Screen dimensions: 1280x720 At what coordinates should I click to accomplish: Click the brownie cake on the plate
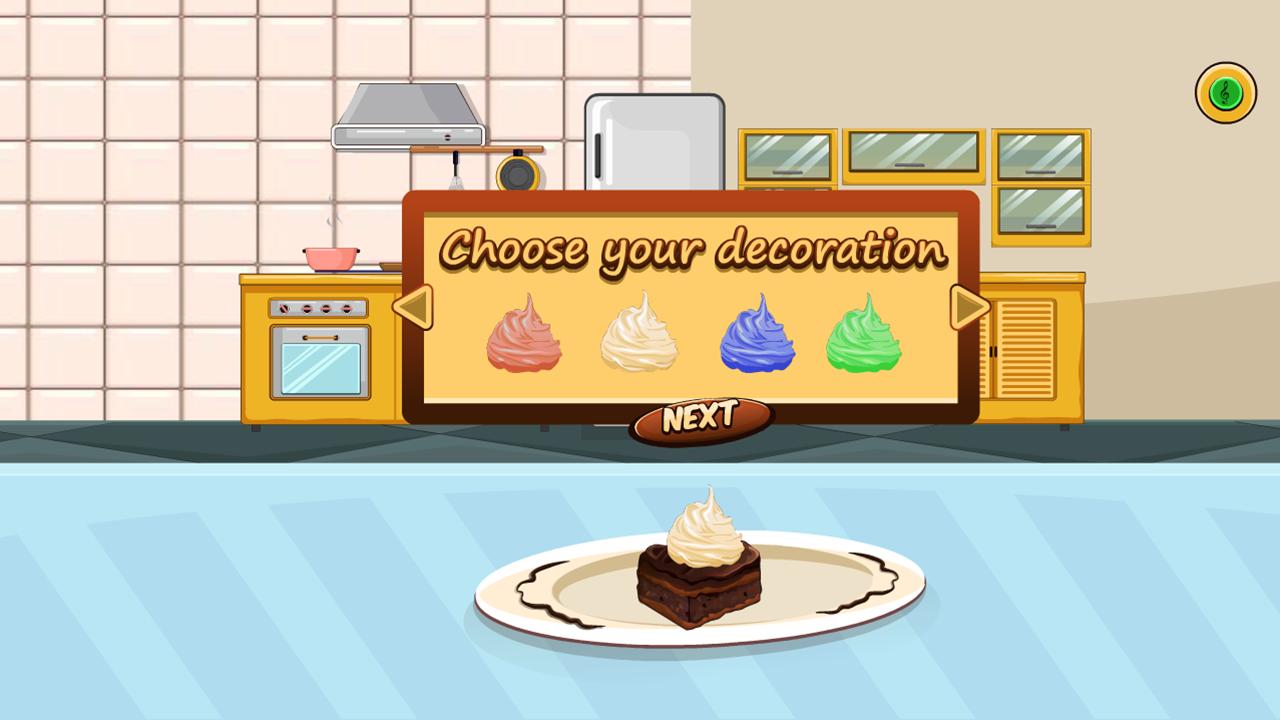(x=700, y=585)
